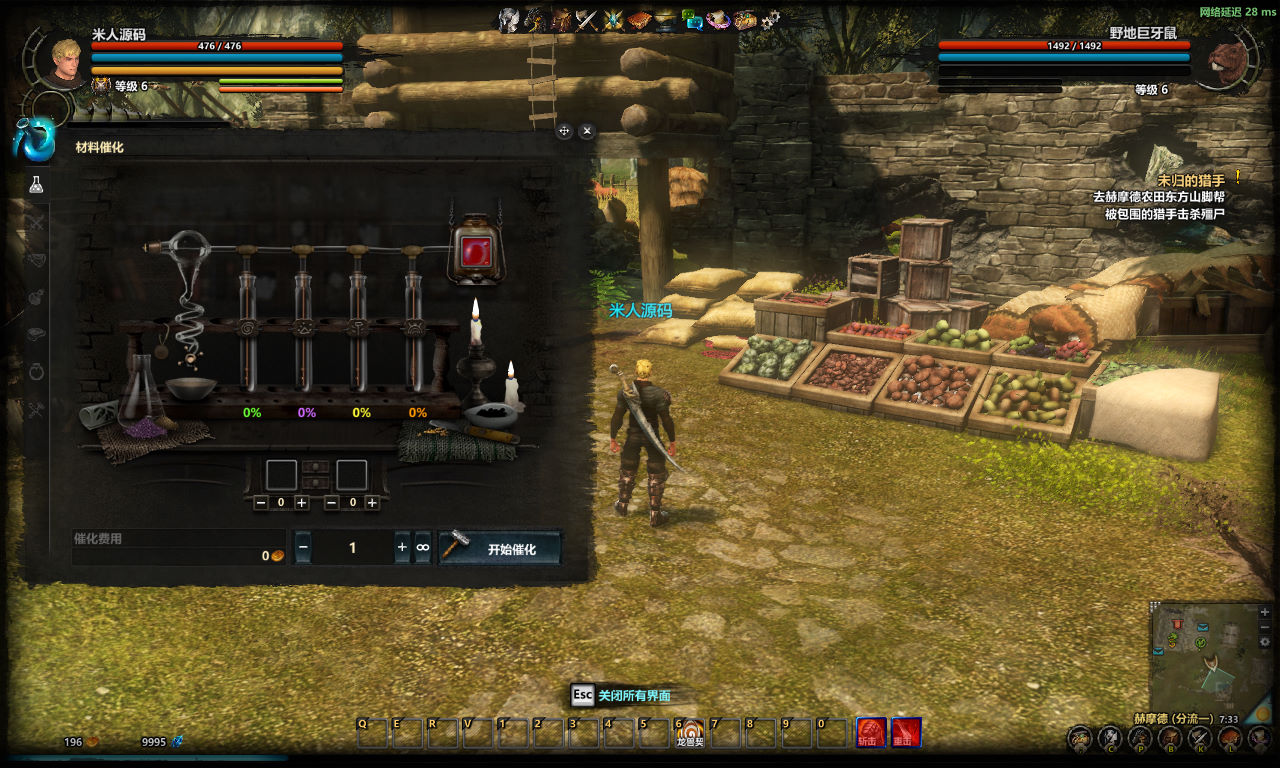Viewport: 1280px width, 768px height.
Task: Select the flask tab in the crafting sidebar
Action: 37,185
